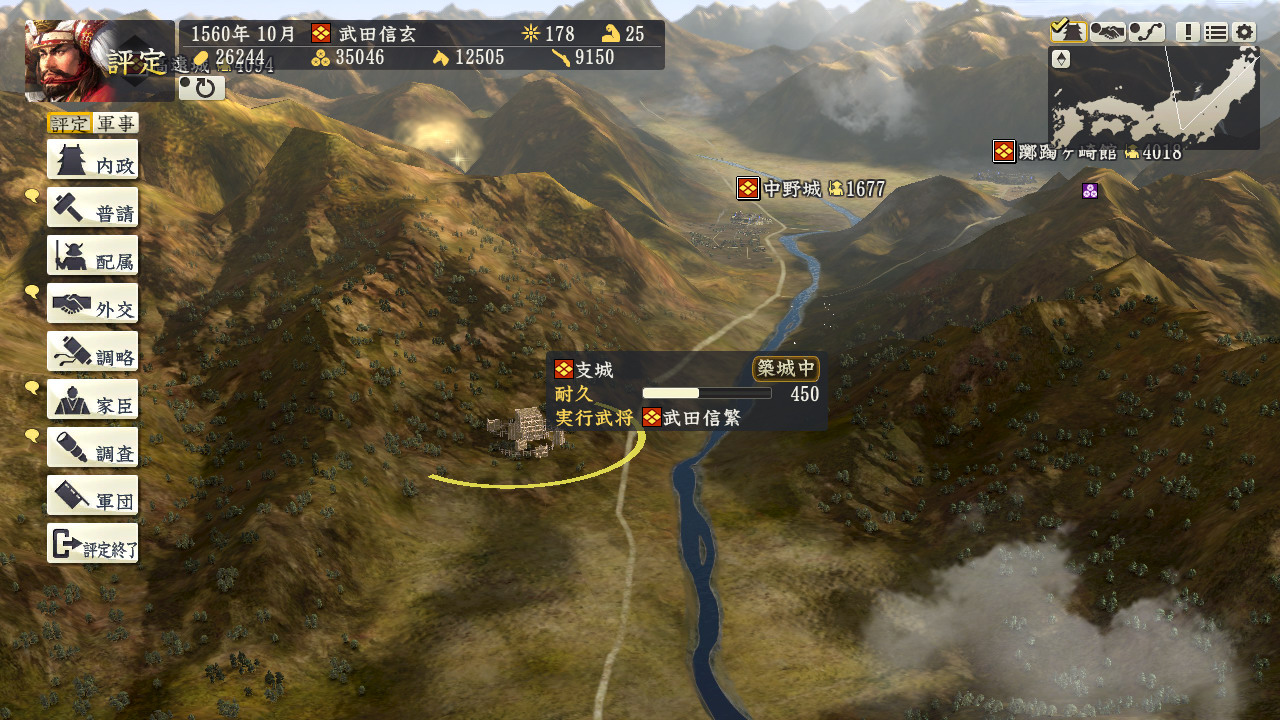Open the 外交 diplomacy menu
The height and width of the screenshot is (720, 1280).
[x=92, y=304]
